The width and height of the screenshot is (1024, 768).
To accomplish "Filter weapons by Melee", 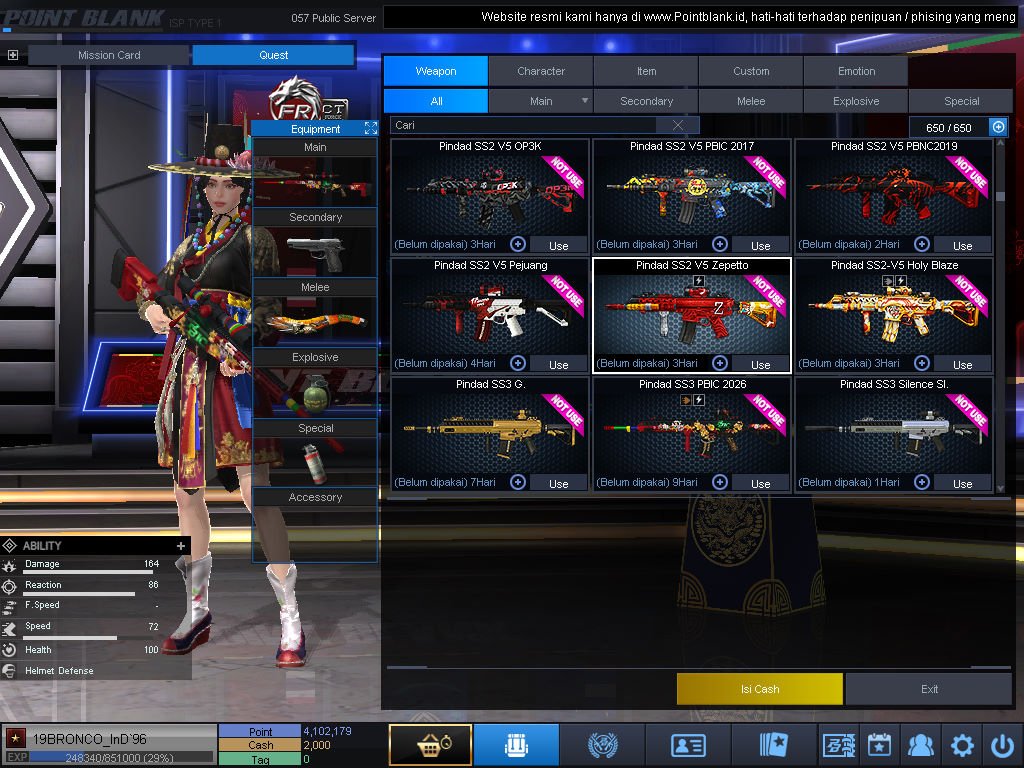I will pos(751,101).
